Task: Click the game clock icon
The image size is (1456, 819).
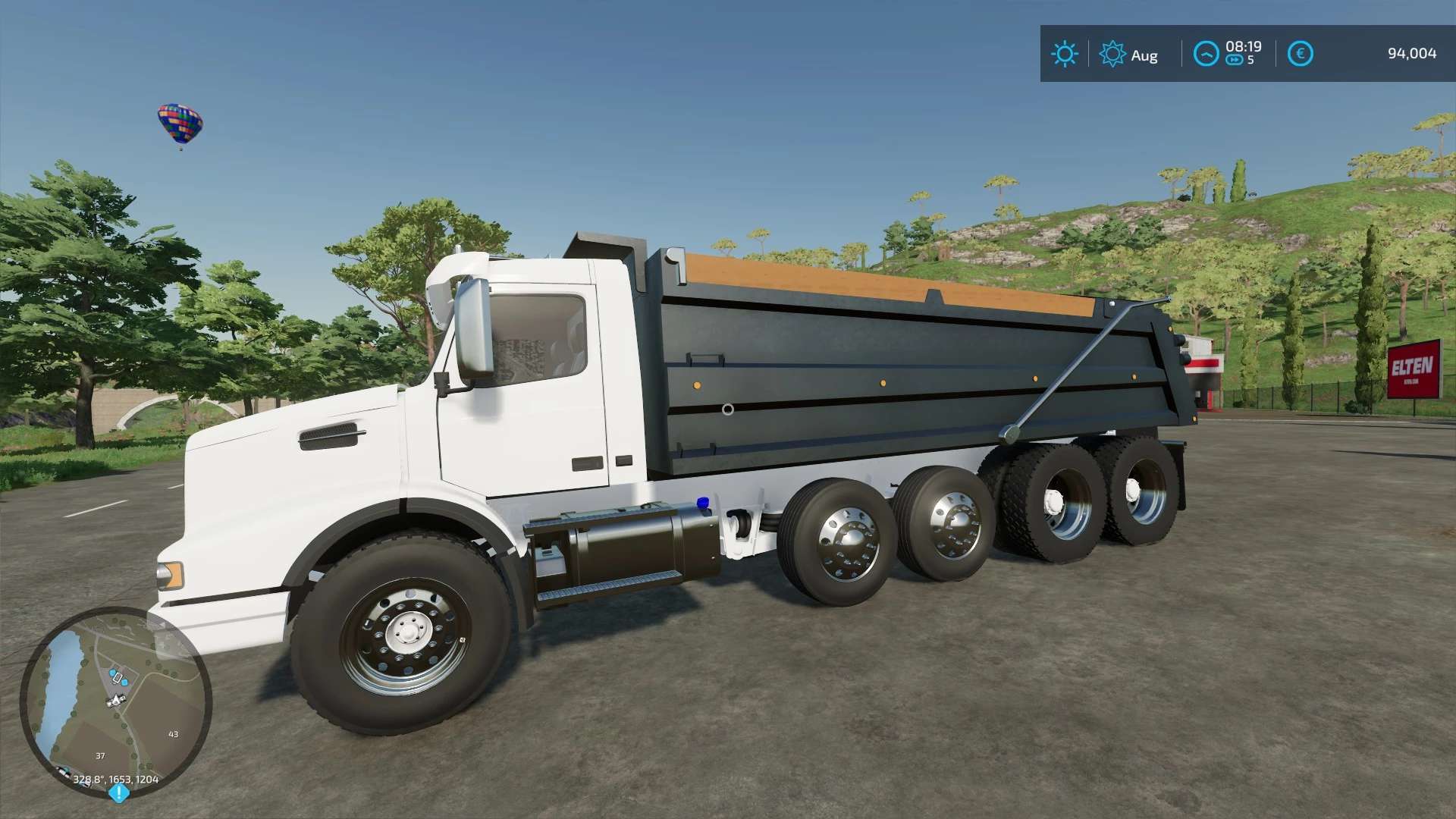Action: (x=1206, y=54)
